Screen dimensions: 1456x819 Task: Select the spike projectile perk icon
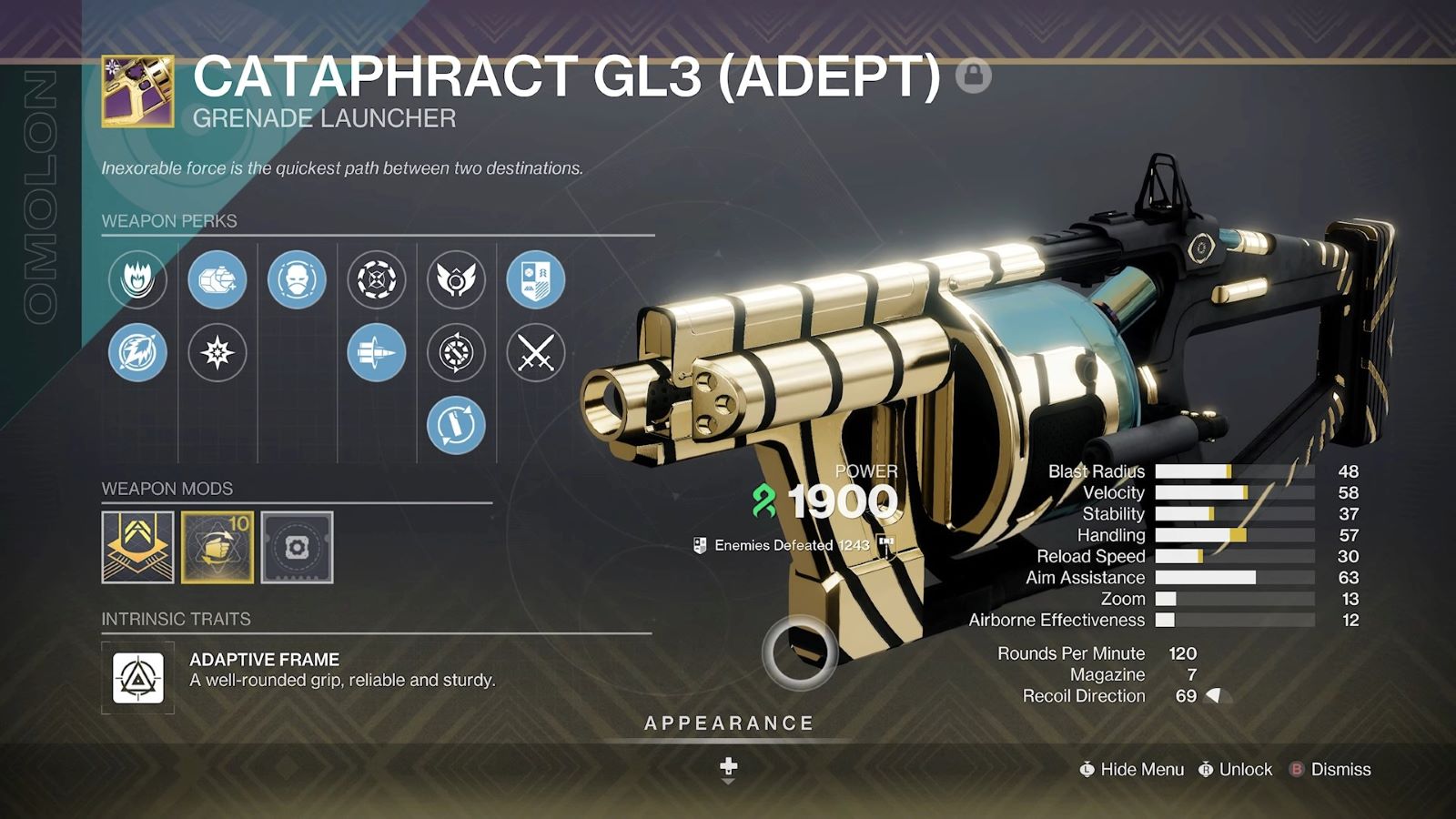click(x=375, y=350)
